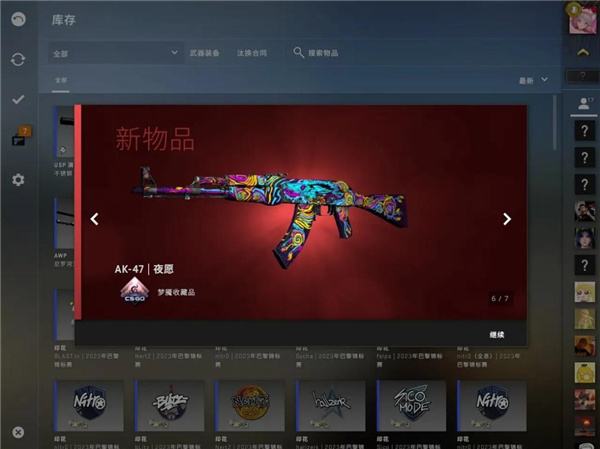Switch to the 武器装备 category
The height and width of the screenshot is (449, 600).
206,52
